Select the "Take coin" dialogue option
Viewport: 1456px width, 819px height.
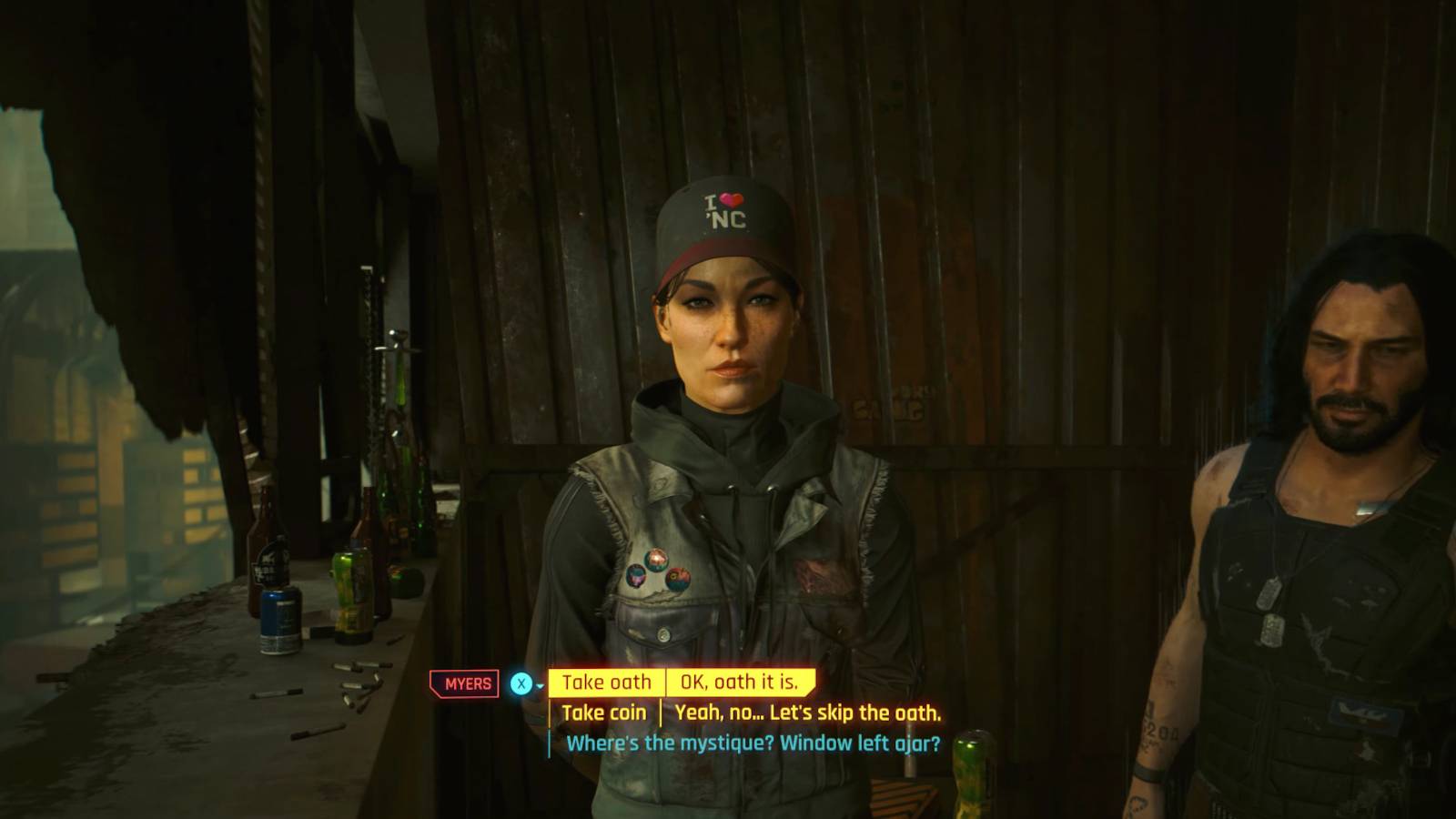pyautogui.click(x=607, y=713)
